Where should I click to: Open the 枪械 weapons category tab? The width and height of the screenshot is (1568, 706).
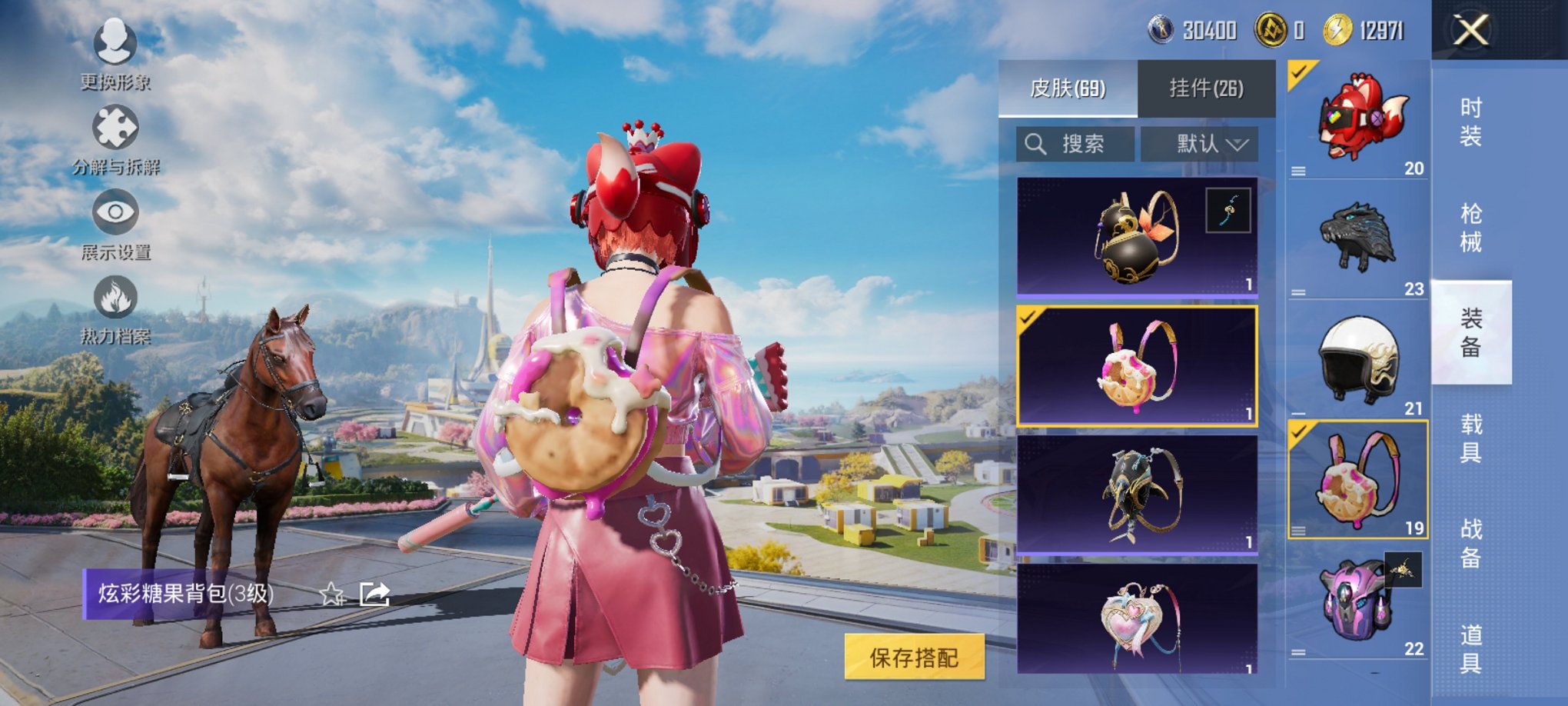(1470, 227)
